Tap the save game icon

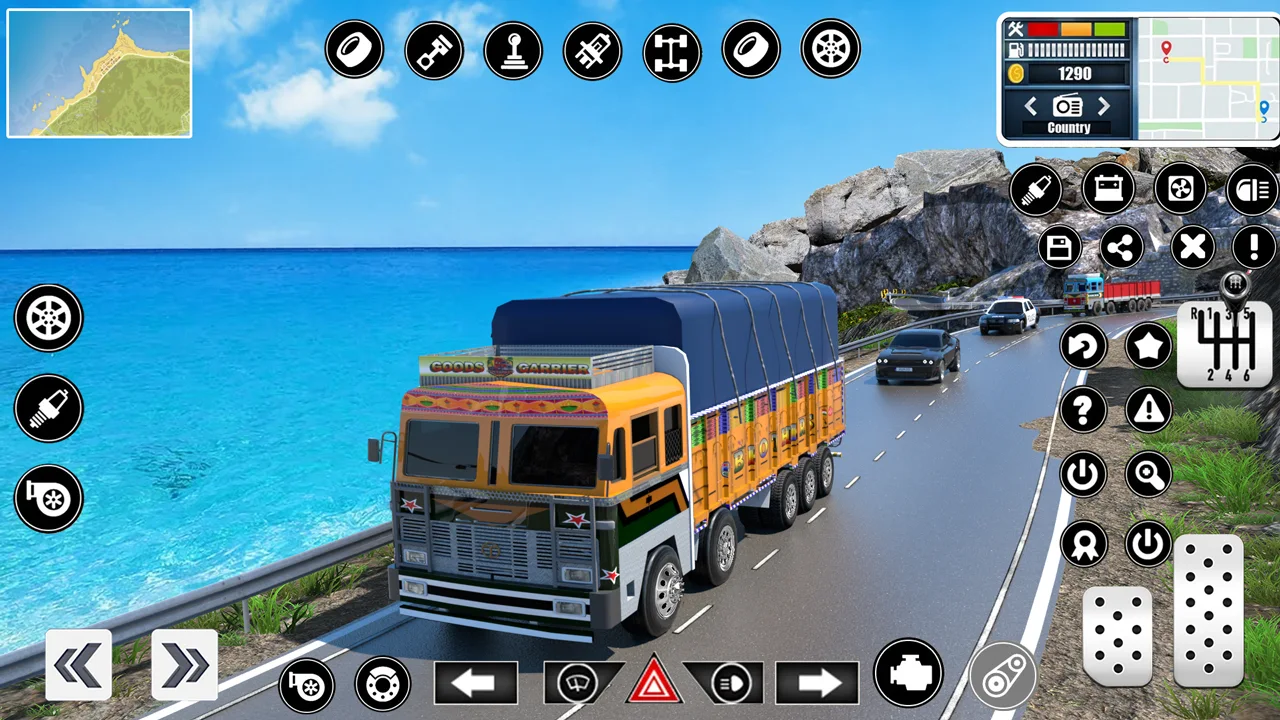click(x=1060, y=247)
